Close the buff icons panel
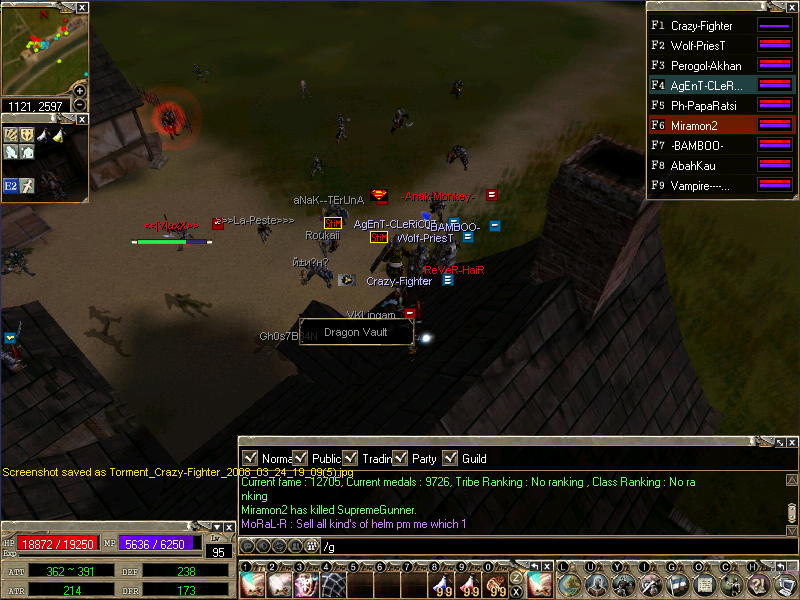 82,118
